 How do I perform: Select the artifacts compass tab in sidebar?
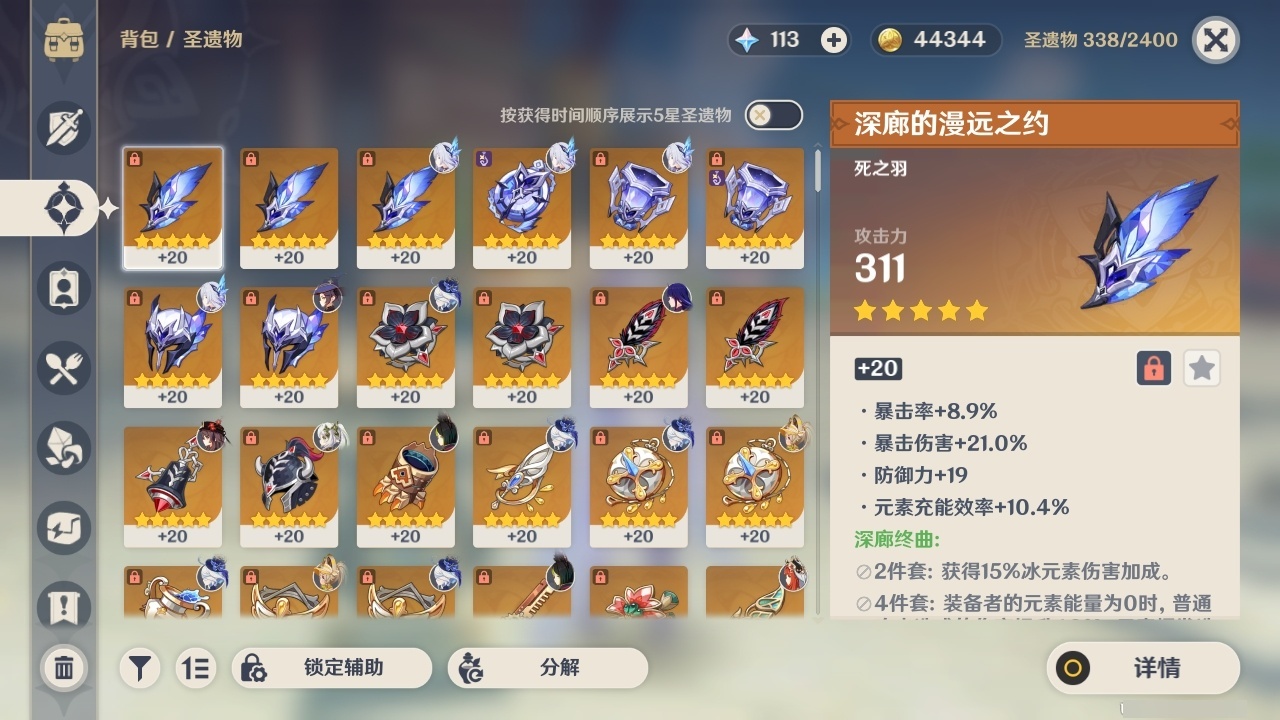[x=63, y=207]
